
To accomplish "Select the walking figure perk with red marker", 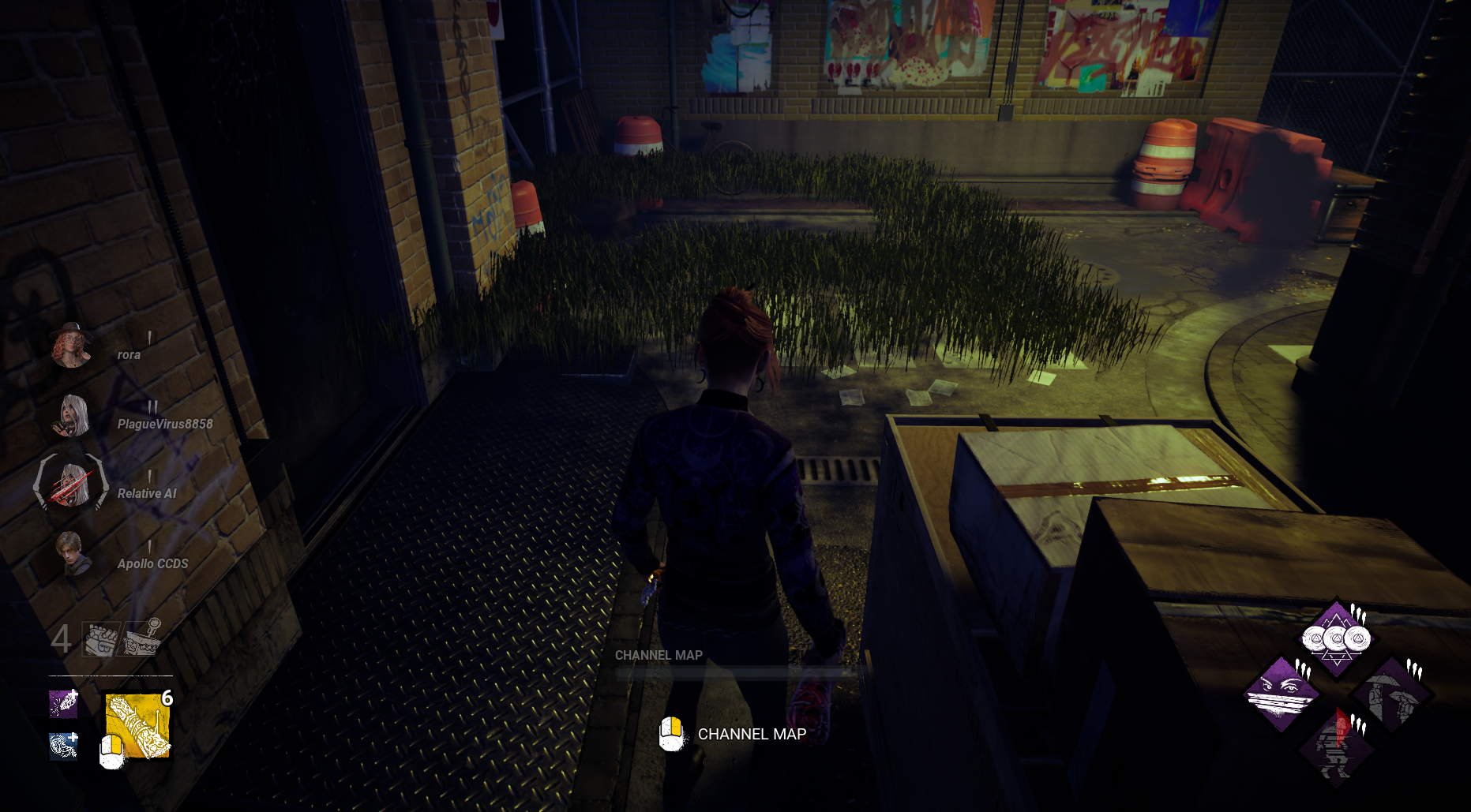I will click(1337, 747).
